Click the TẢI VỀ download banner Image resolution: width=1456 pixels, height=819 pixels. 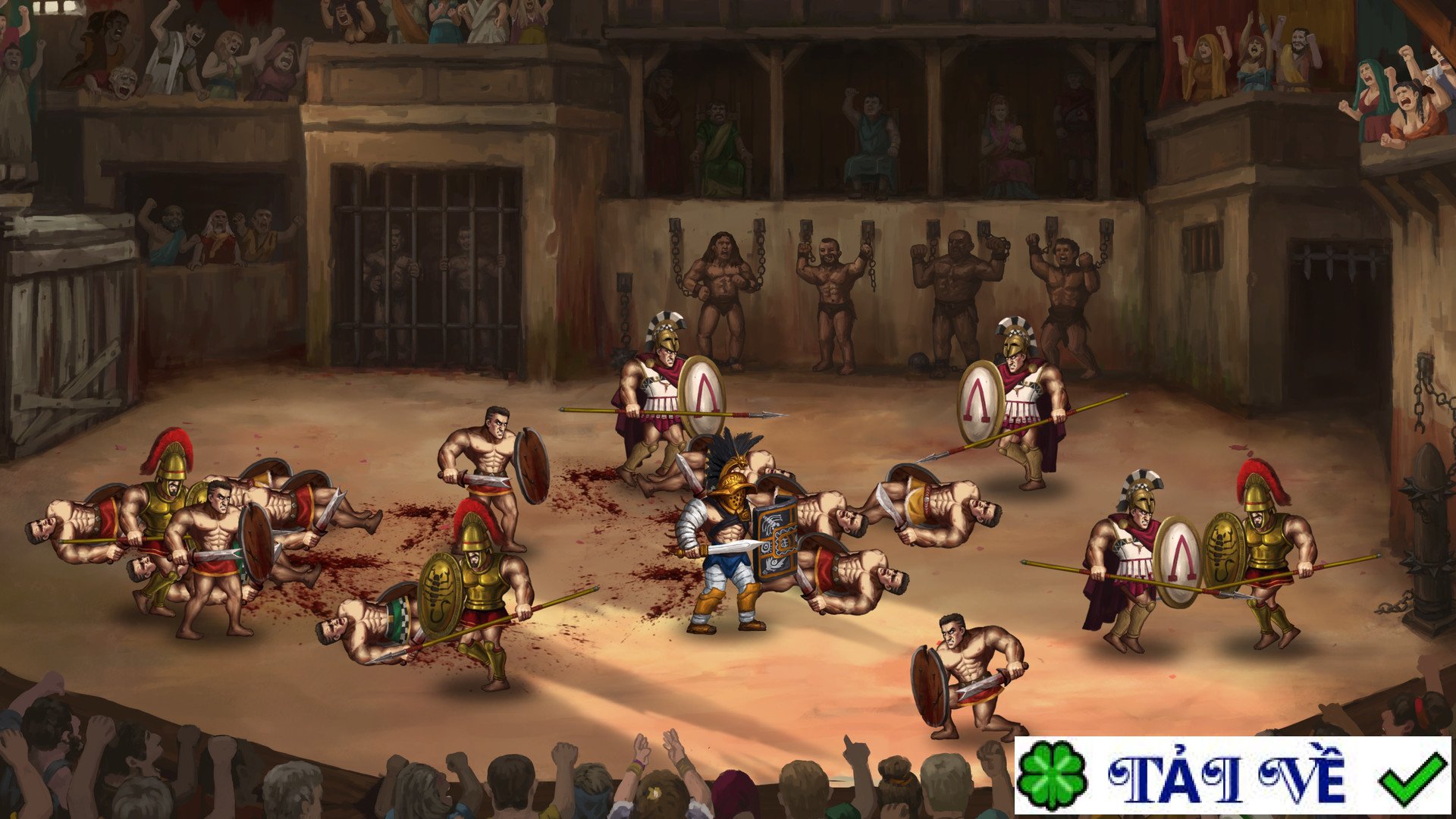(1232, 776)
